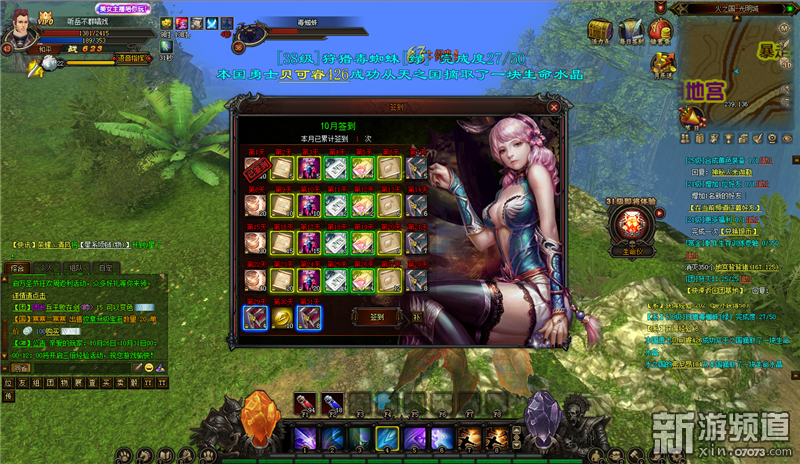
Task: Open the 自定 chat tab
Action: [104, 267]
